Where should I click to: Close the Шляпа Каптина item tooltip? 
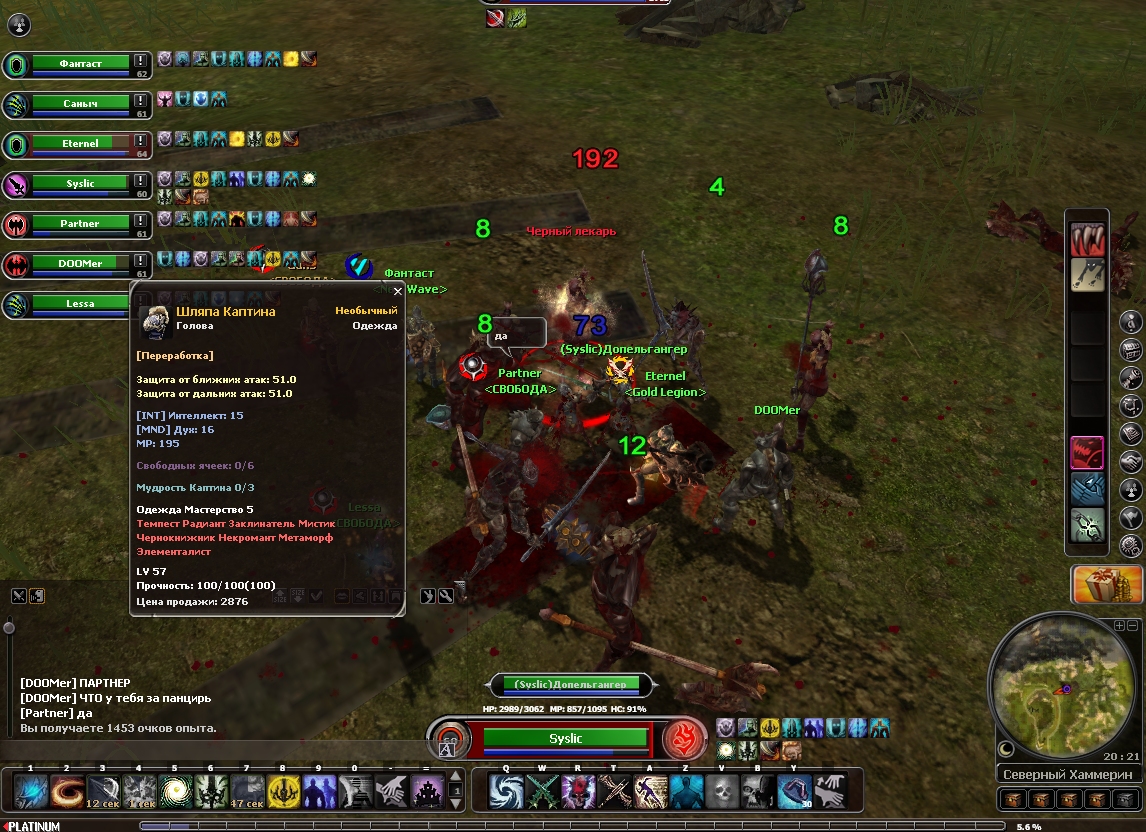(x=397, y=292)
